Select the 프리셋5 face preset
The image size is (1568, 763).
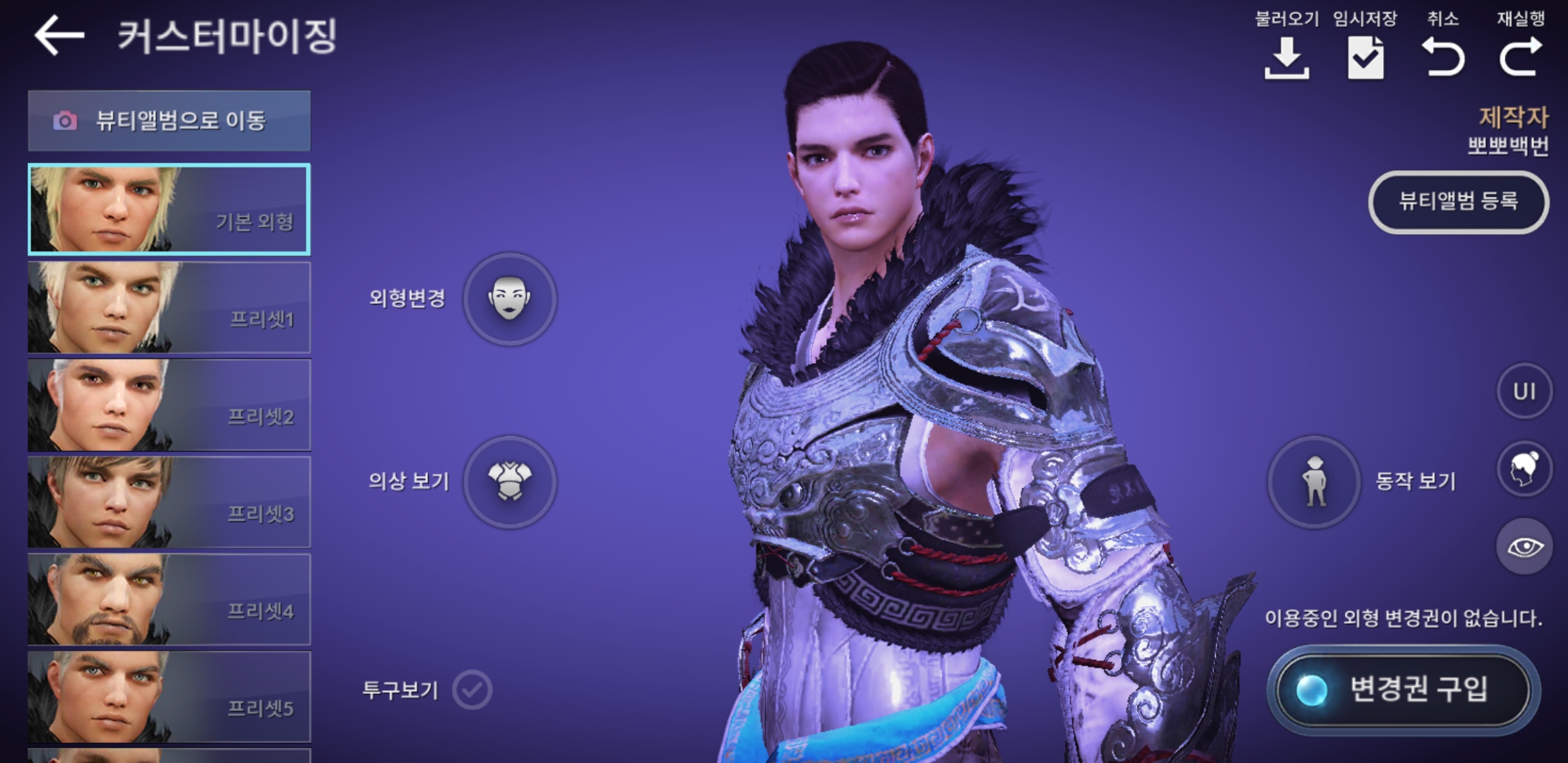[x=169, y=697]
